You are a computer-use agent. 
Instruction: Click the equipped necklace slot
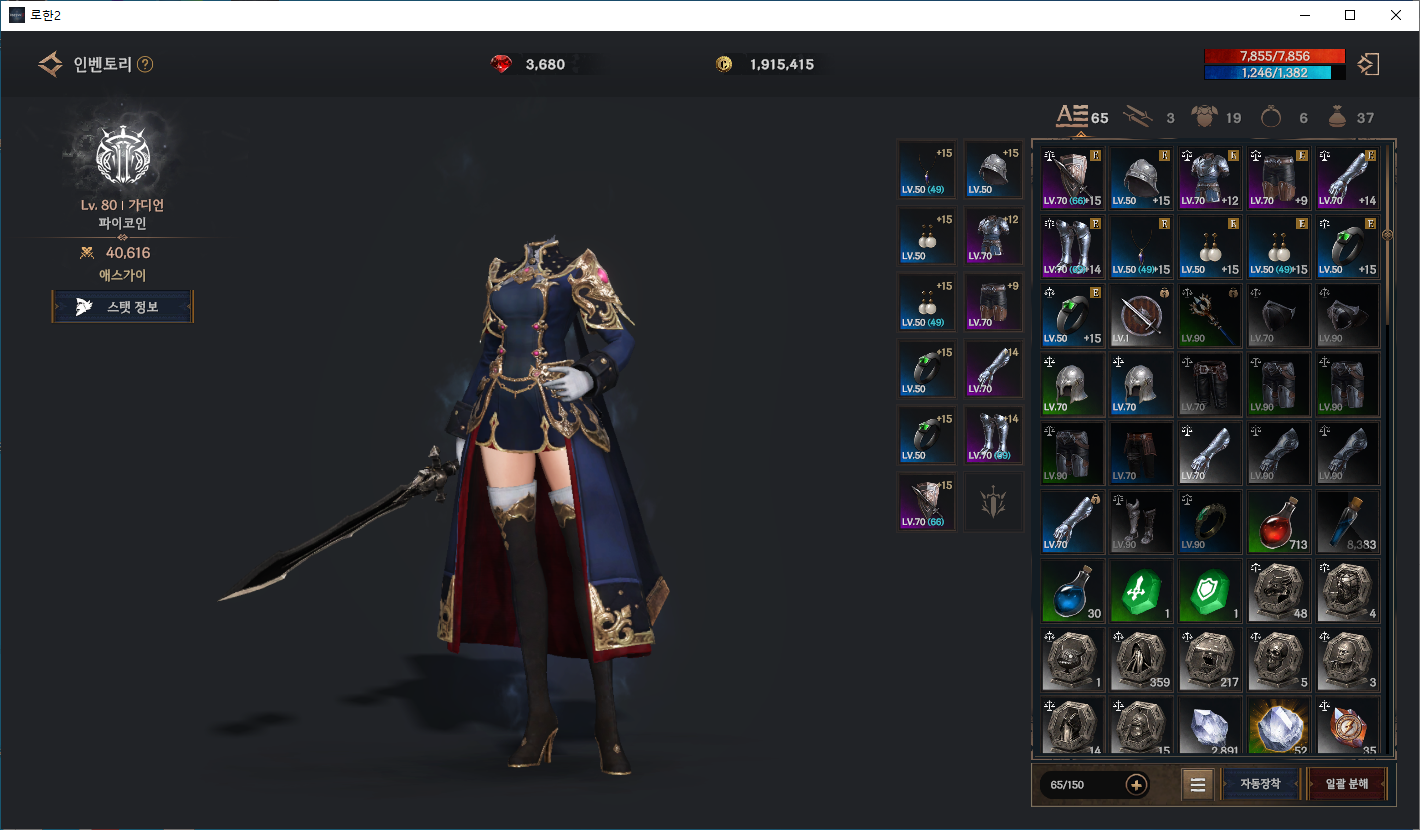(x=926, y=170)
